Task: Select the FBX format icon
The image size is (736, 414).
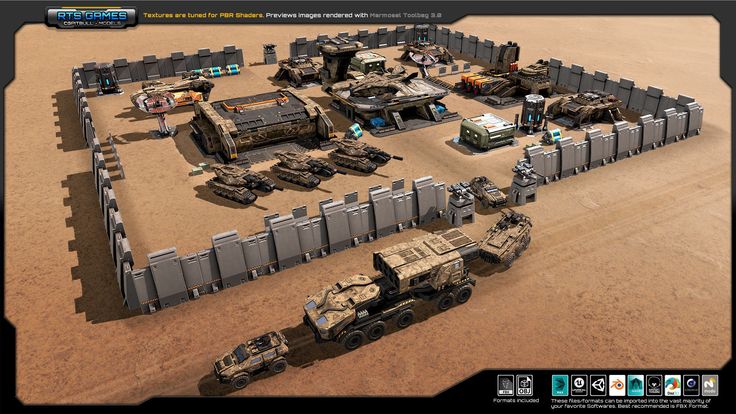Action: pos(505,384)
